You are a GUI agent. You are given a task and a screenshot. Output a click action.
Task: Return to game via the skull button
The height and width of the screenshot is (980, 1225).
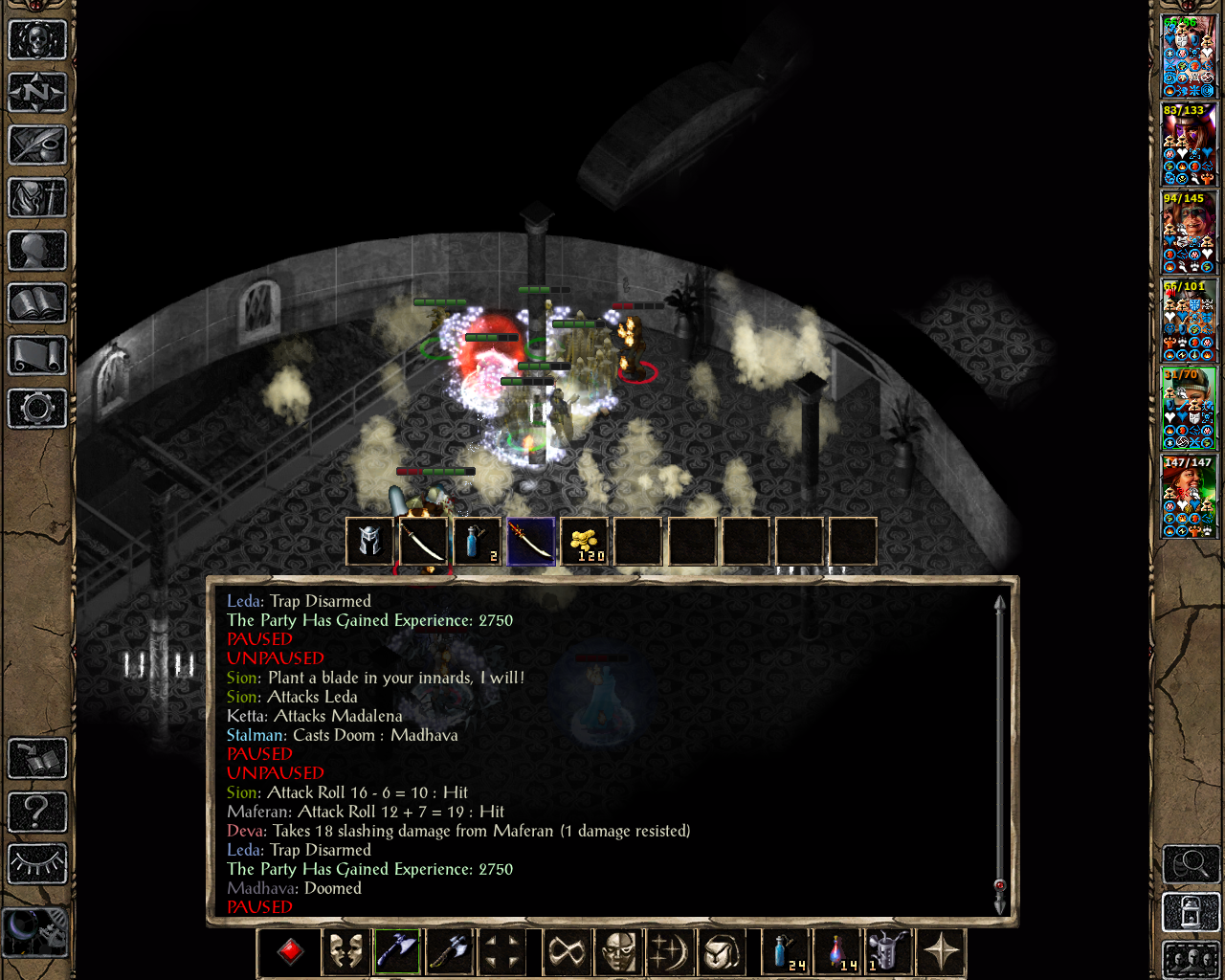click(x=37, y=40)
